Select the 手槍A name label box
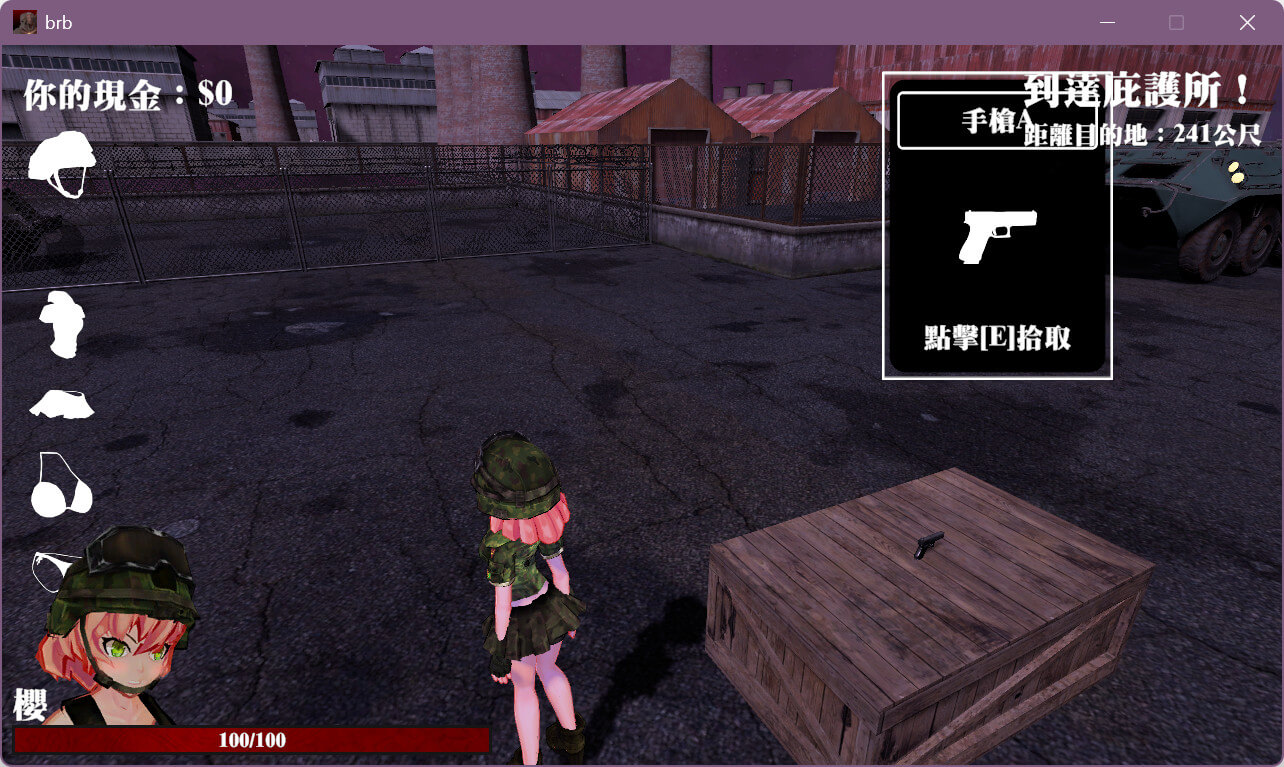Viewport: 1284px width, 767px height. (997, 121)
